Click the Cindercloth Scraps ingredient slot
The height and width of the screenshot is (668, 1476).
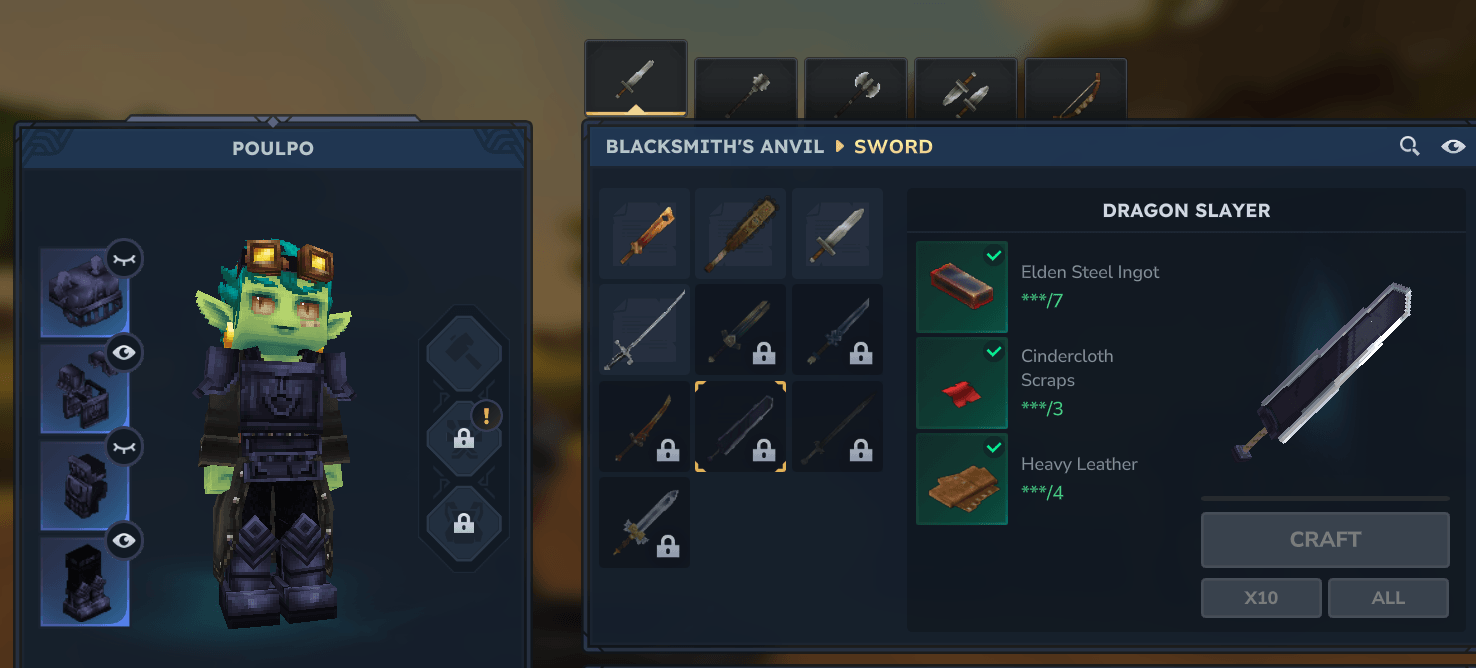(x=961, y=383)
